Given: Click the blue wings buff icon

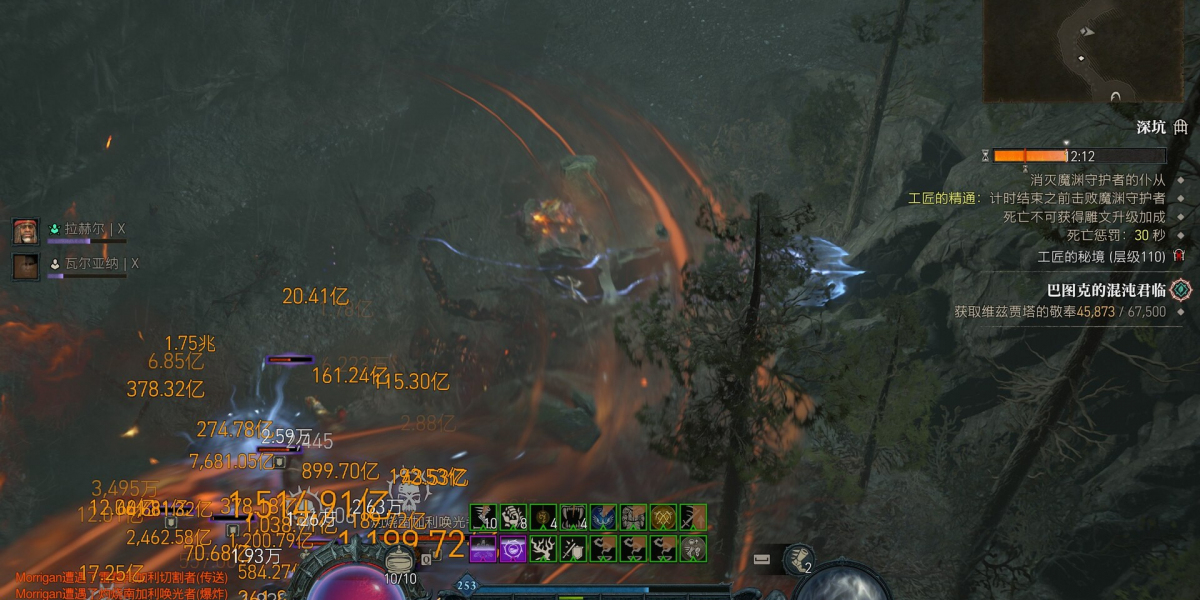Looking at the screenshot, I should (x=603, y=517).
